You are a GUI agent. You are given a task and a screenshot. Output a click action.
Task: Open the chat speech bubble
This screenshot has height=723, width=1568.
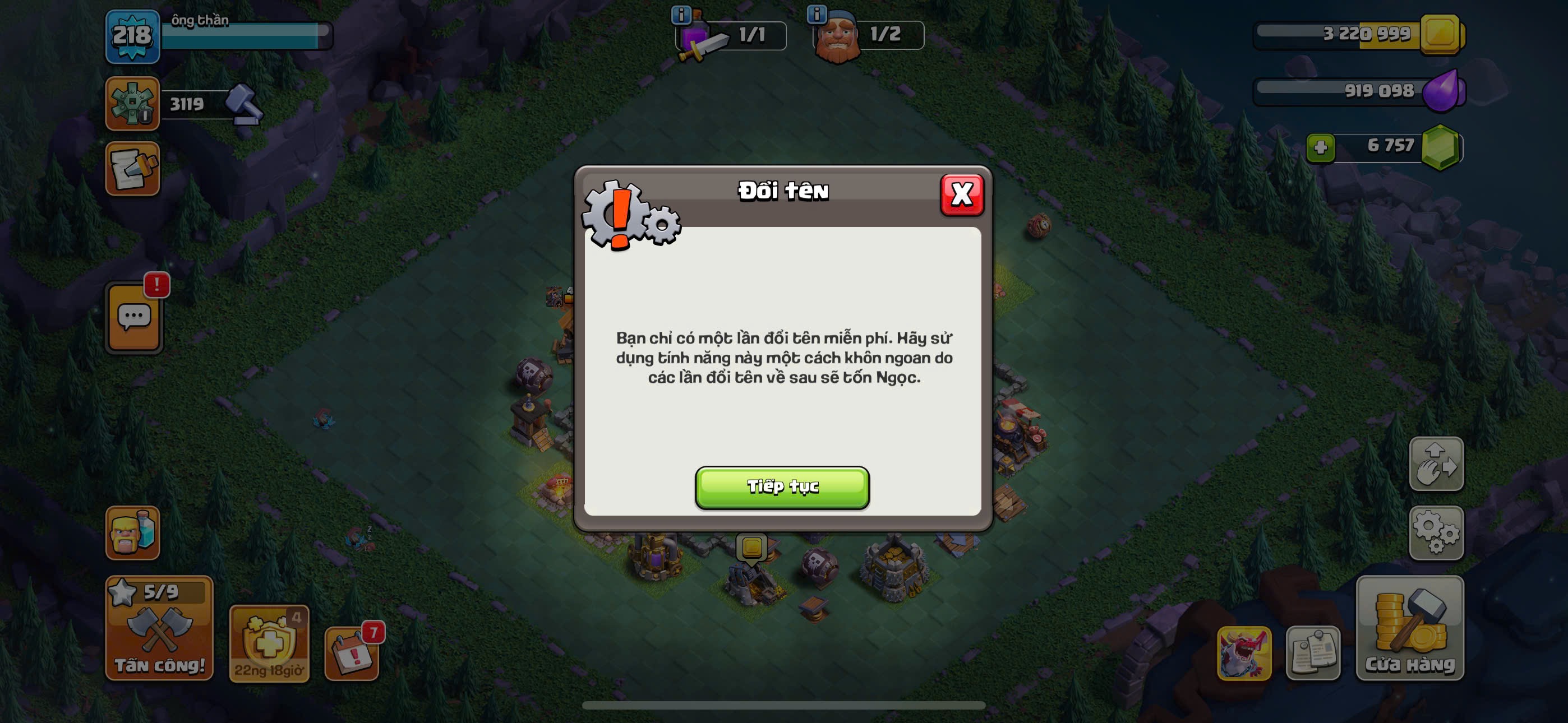[x=134, y=317]
